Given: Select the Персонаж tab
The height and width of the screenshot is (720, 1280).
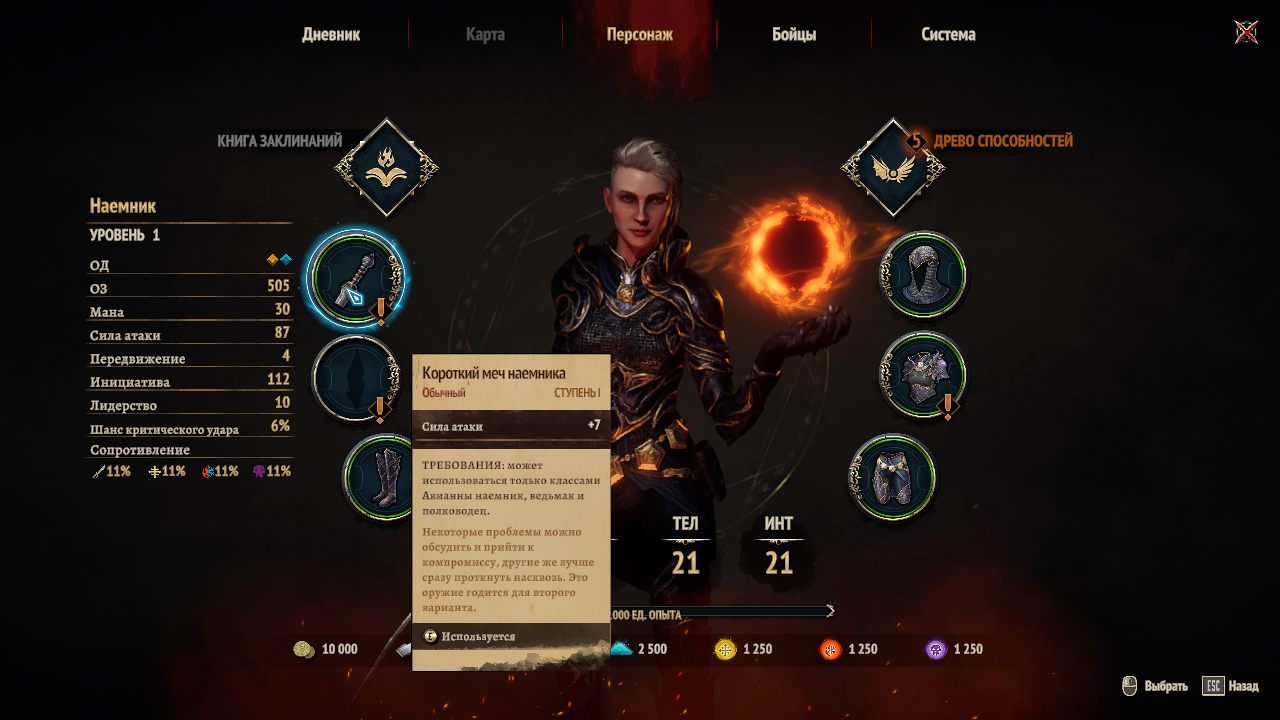Looking at the screenshot, I should [639, 34].
